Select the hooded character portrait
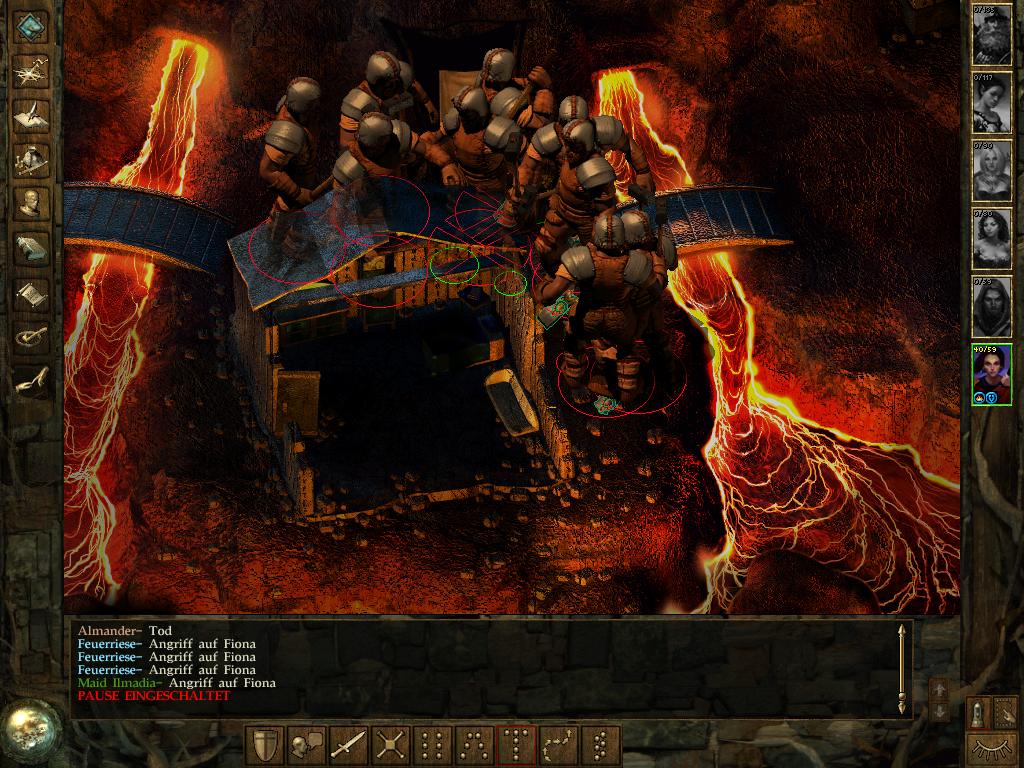The height and width of the screenshot is (768, 1024). pyautogui.click(x=991, y=306)
